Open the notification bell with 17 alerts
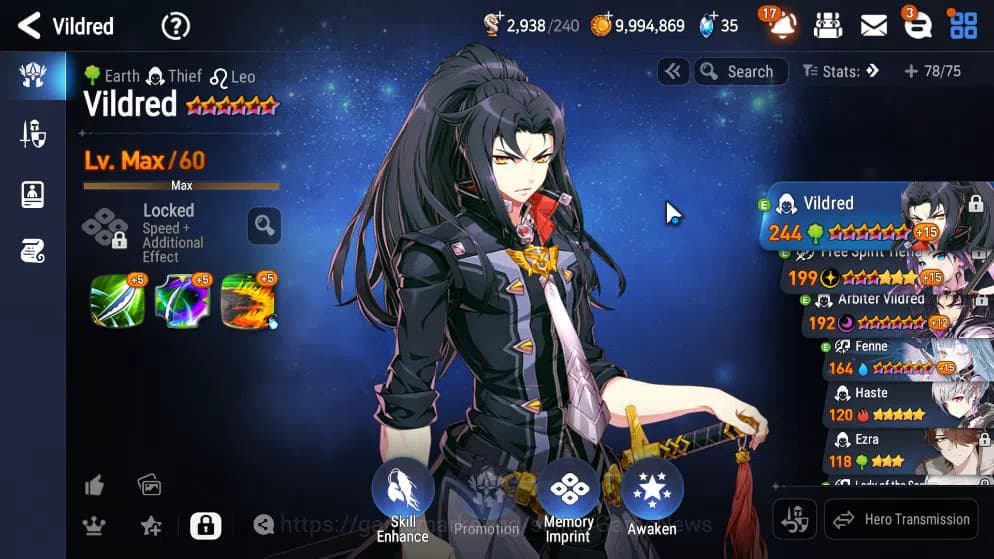 (781, 25)
